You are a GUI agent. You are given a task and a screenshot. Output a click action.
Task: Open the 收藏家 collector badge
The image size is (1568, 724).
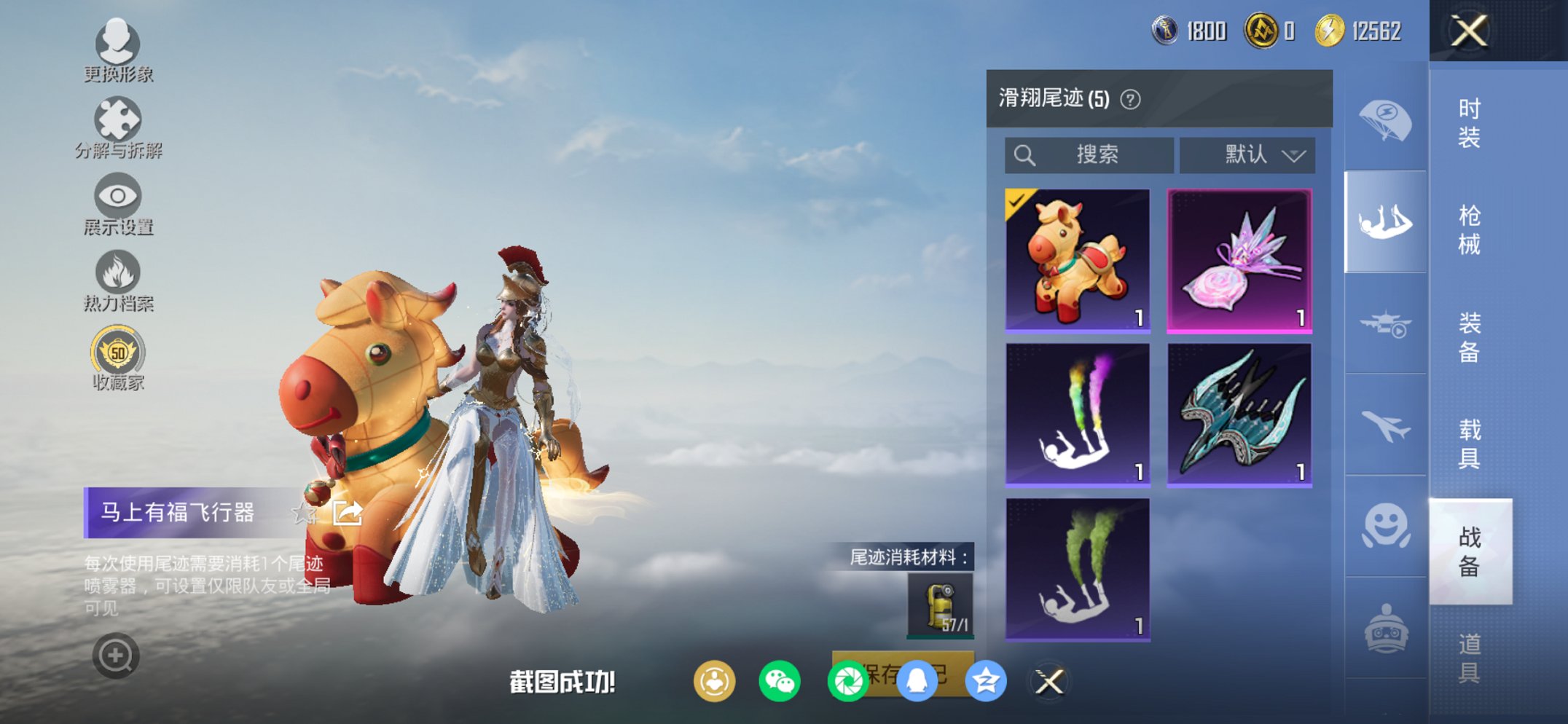click(119, 357)
